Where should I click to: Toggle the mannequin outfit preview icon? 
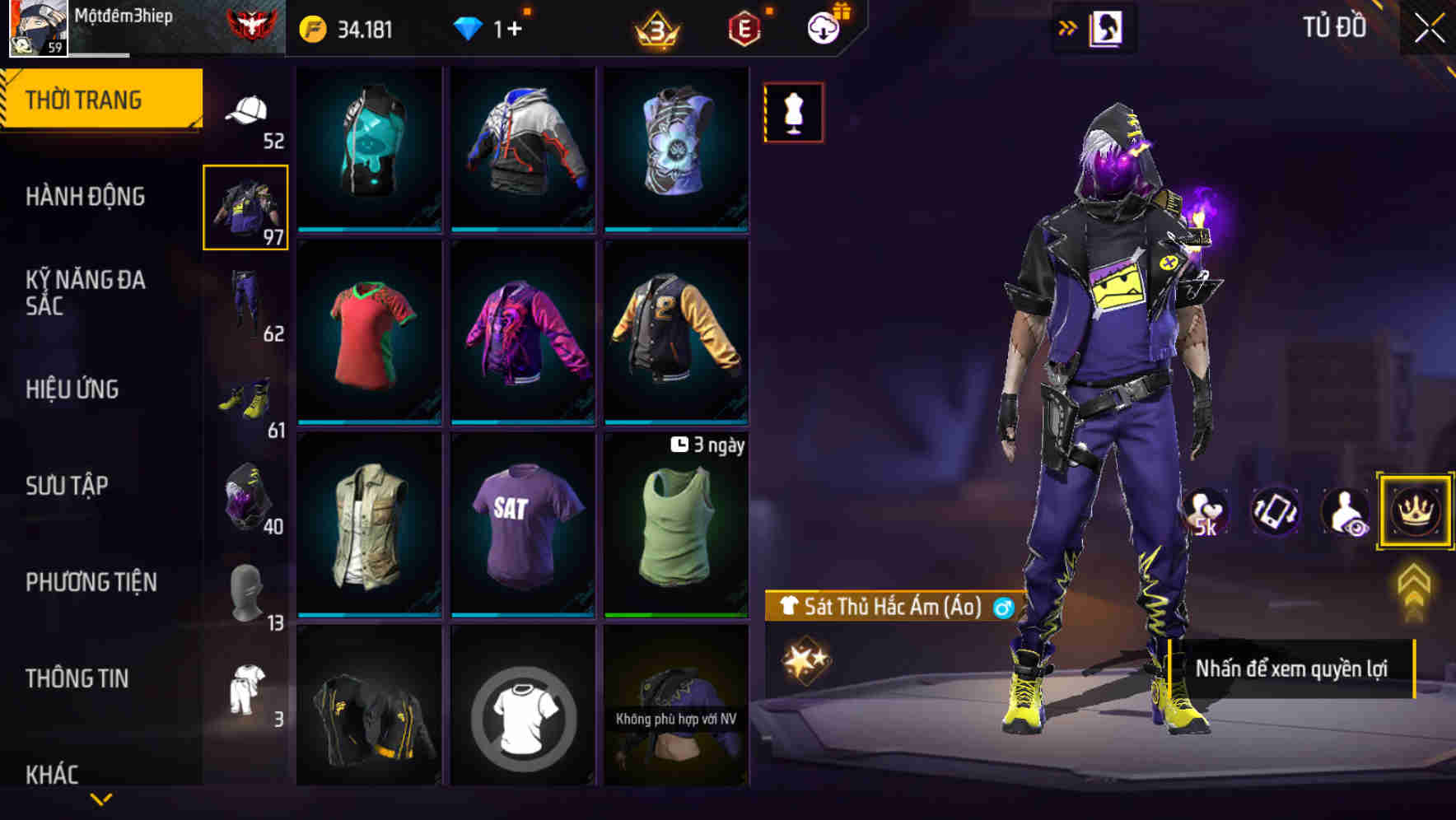pyautogui.click(x=793, y=112)
